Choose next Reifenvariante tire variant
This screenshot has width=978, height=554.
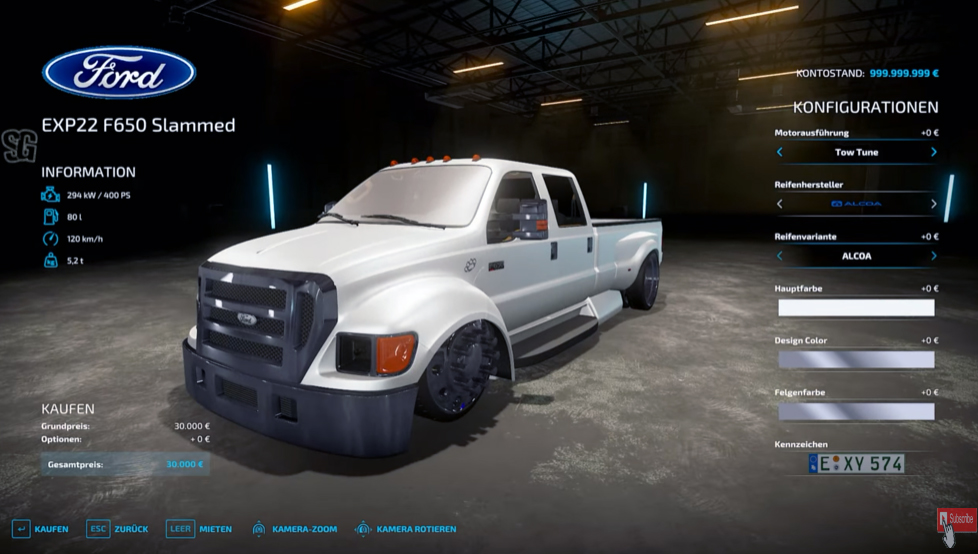tap(934, 256)
